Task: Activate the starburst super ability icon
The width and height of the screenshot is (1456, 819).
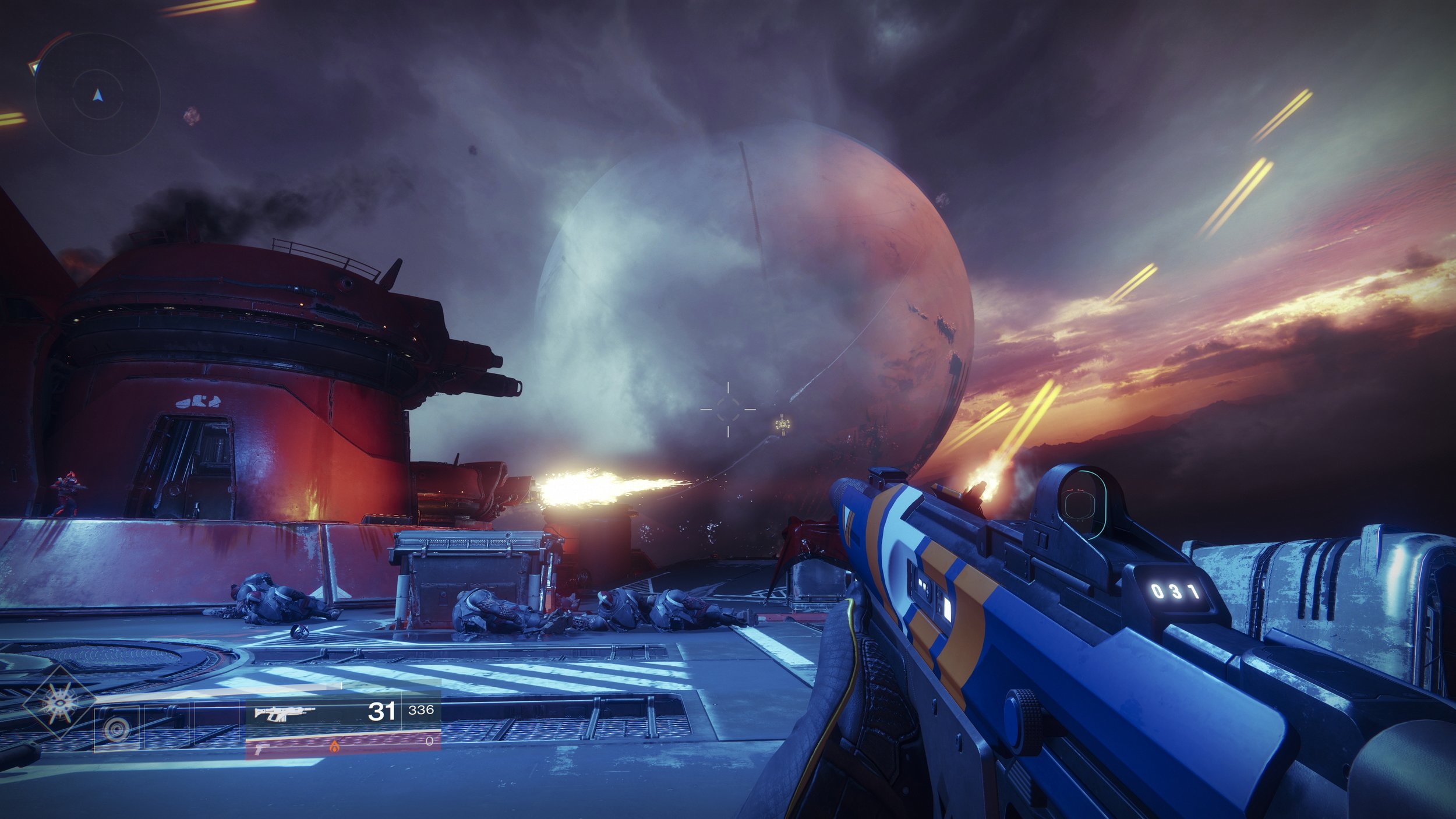Action: 59,704
